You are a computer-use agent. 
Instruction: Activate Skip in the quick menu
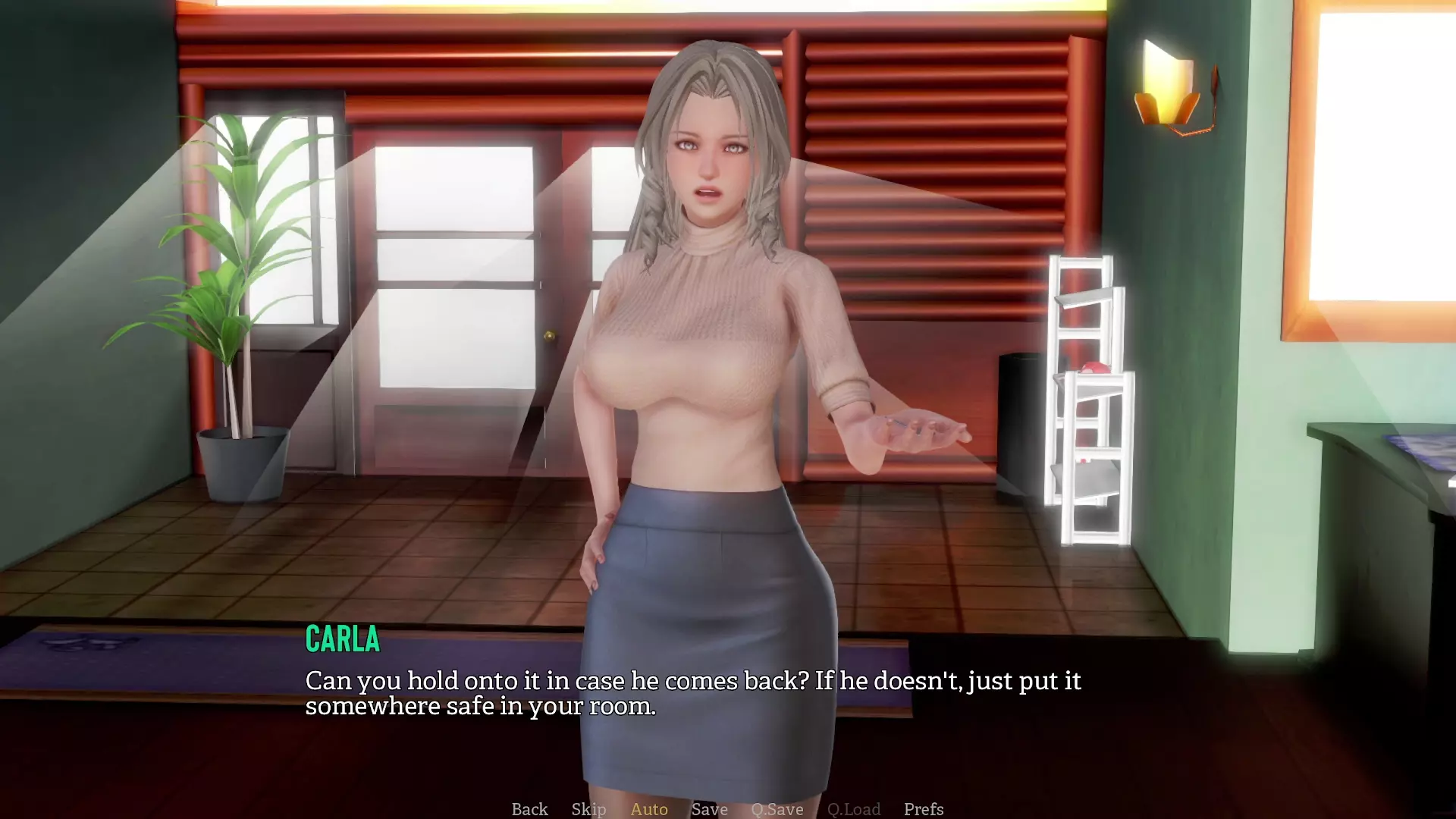point(588,809)
